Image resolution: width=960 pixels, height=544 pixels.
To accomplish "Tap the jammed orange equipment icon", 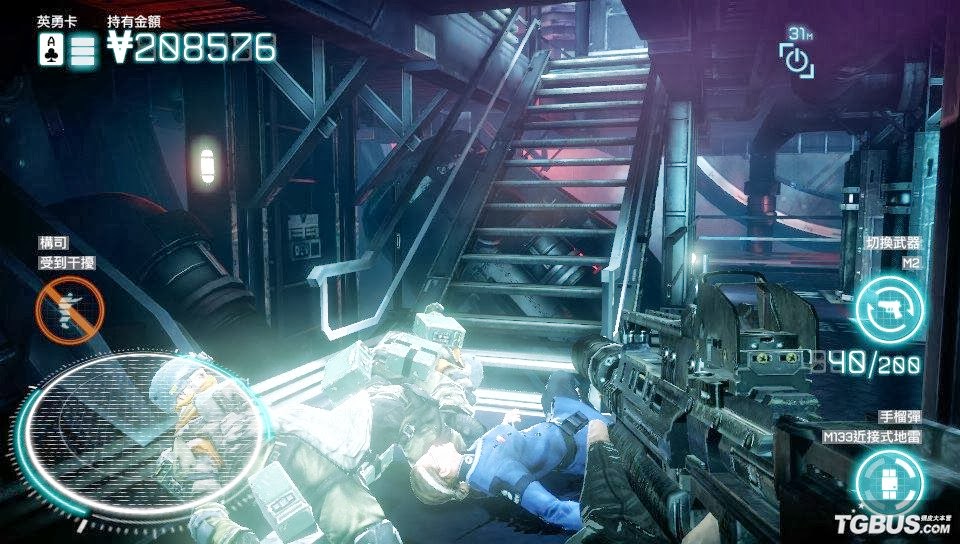I will click(69, 304).
